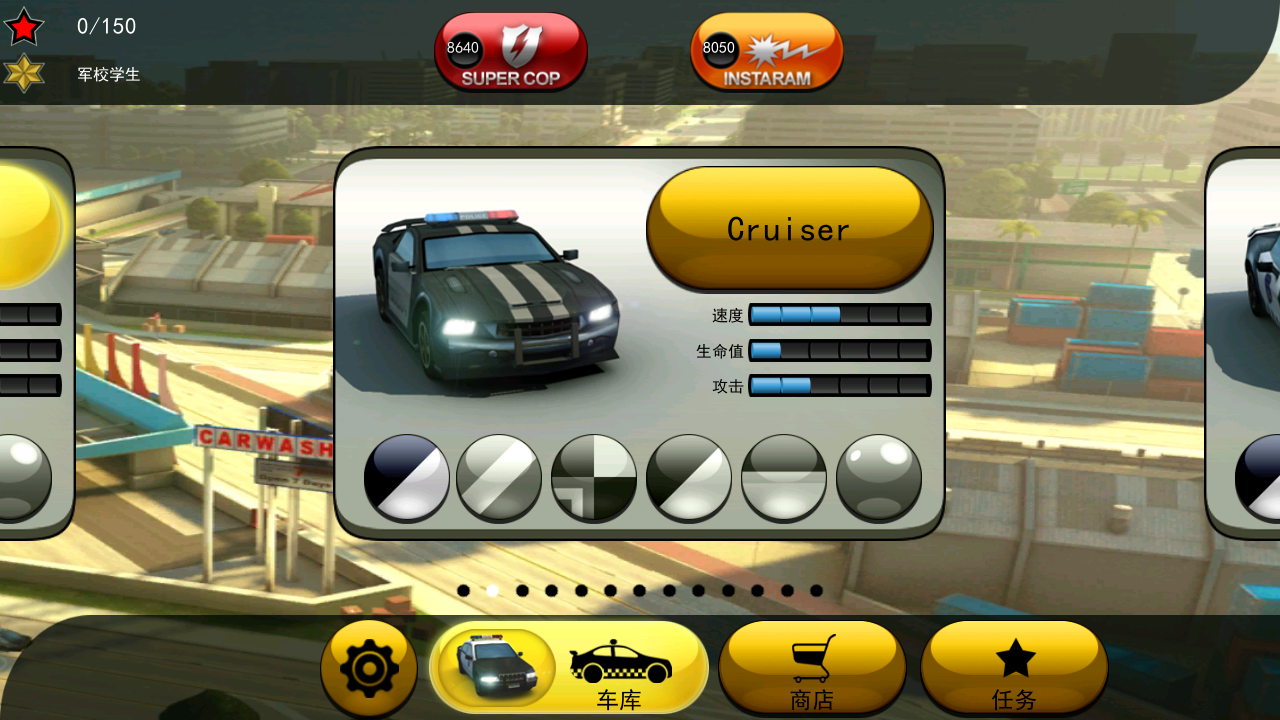Choose the plain solid gray paint swatch
The image size is (1280, 720).
pyautogui.click(x=878, y=477)
